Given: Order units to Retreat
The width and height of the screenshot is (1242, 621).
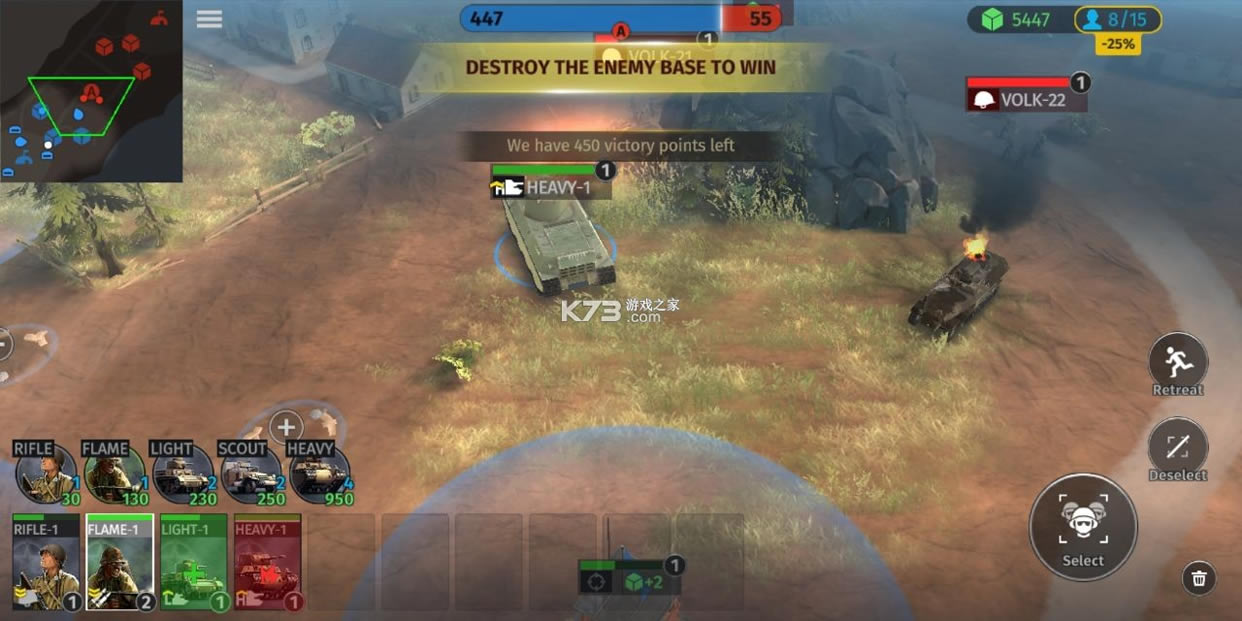Looking at the screenshot, I should (1178, 362).
